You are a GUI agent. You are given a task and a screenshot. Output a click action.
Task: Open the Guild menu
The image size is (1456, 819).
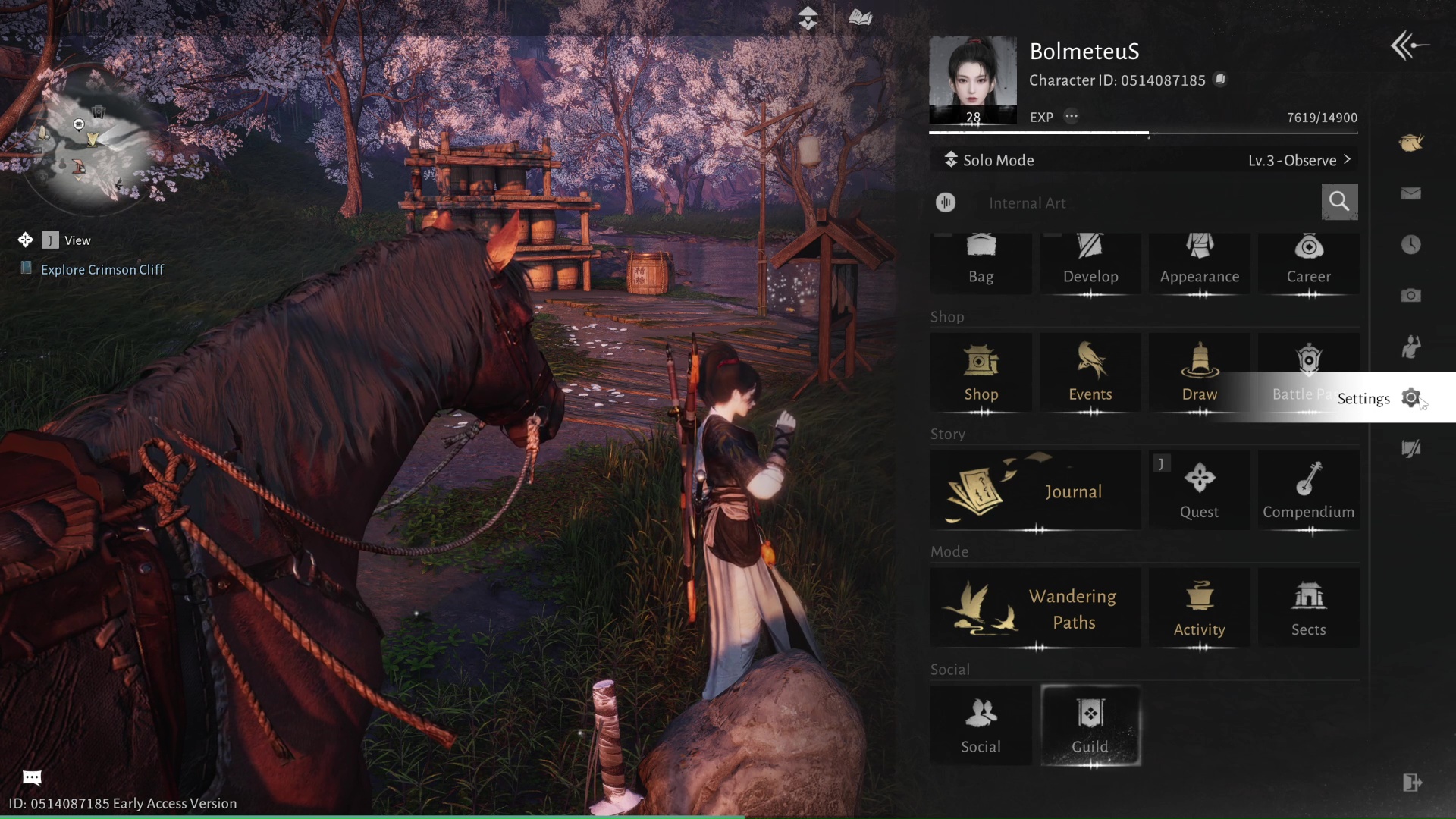tap(1090, 726)
